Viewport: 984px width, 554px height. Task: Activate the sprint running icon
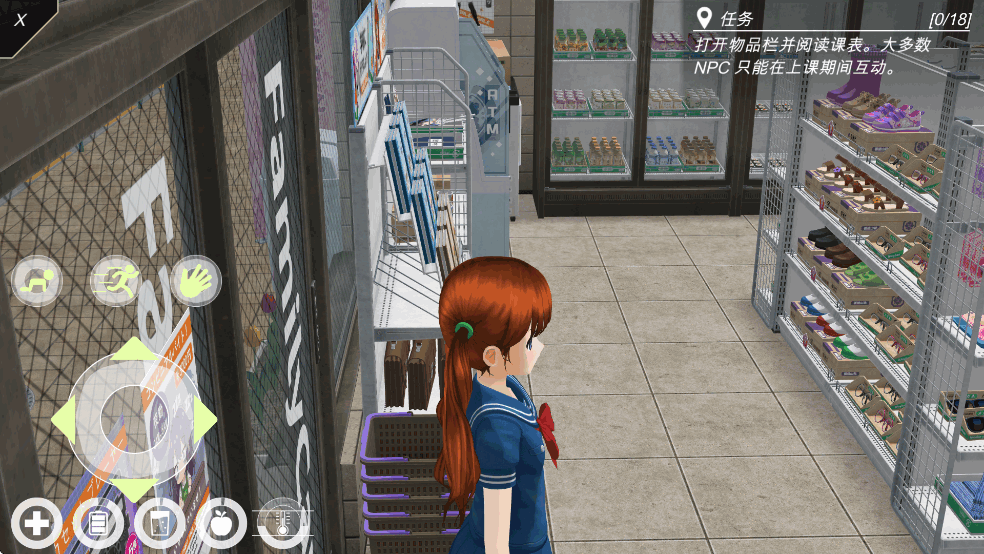116,281
